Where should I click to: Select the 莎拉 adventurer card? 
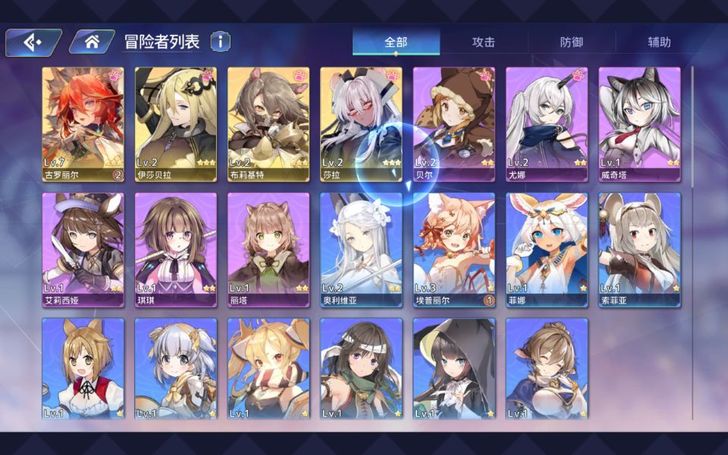click(361, 122)
